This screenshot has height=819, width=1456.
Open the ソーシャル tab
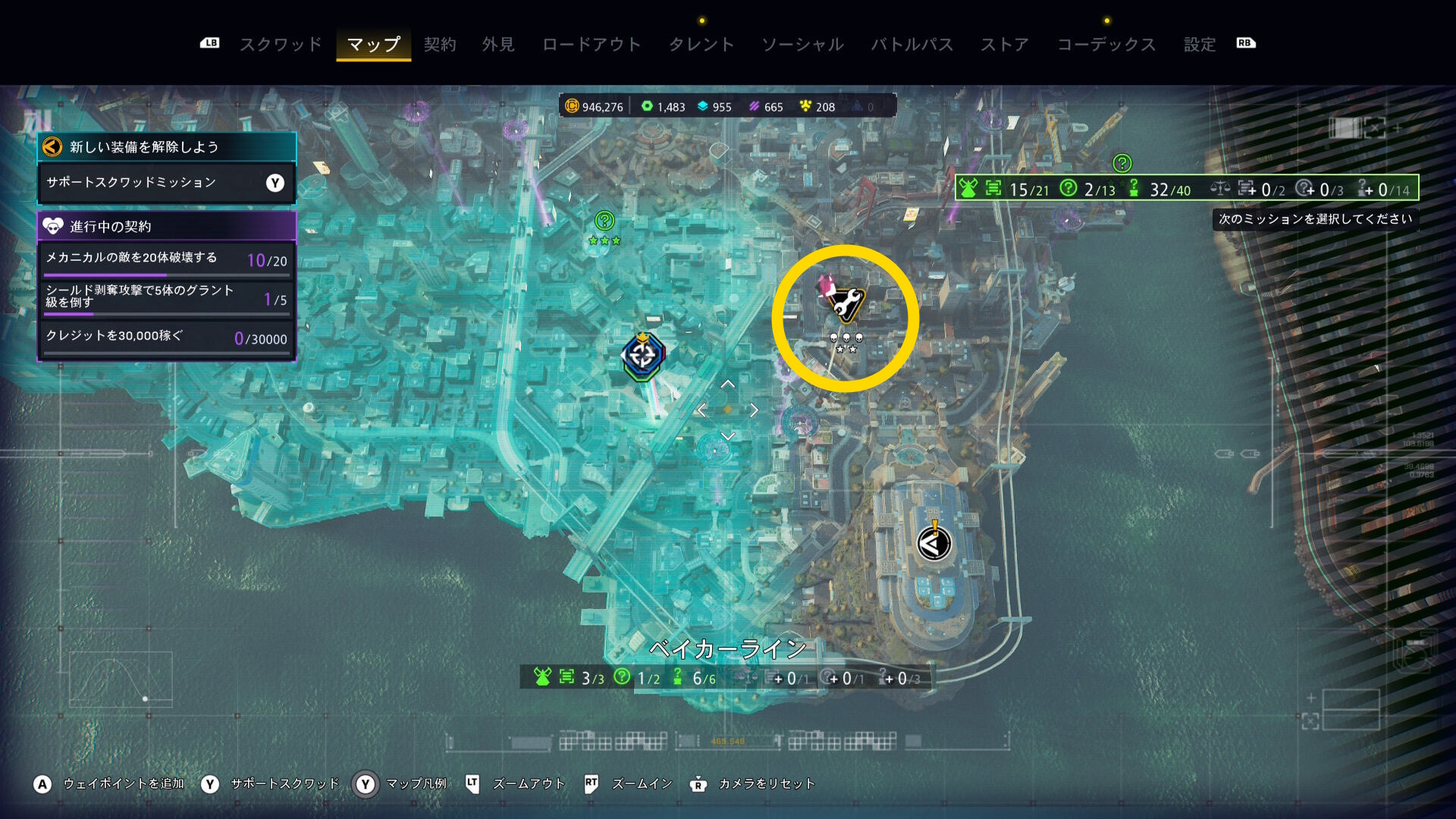pos(802,44)
